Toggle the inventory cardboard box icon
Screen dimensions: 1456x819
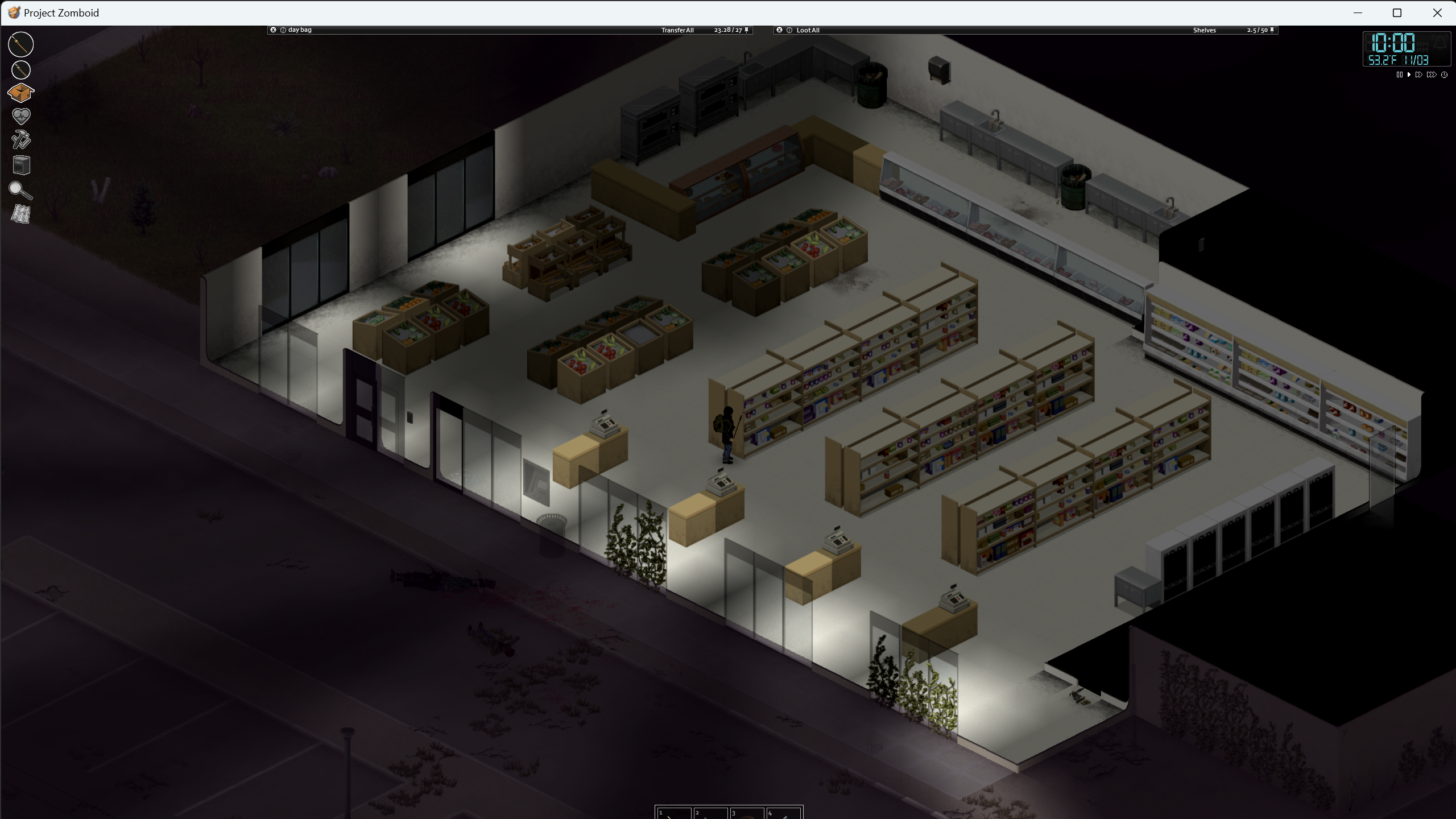coord(21,93)
